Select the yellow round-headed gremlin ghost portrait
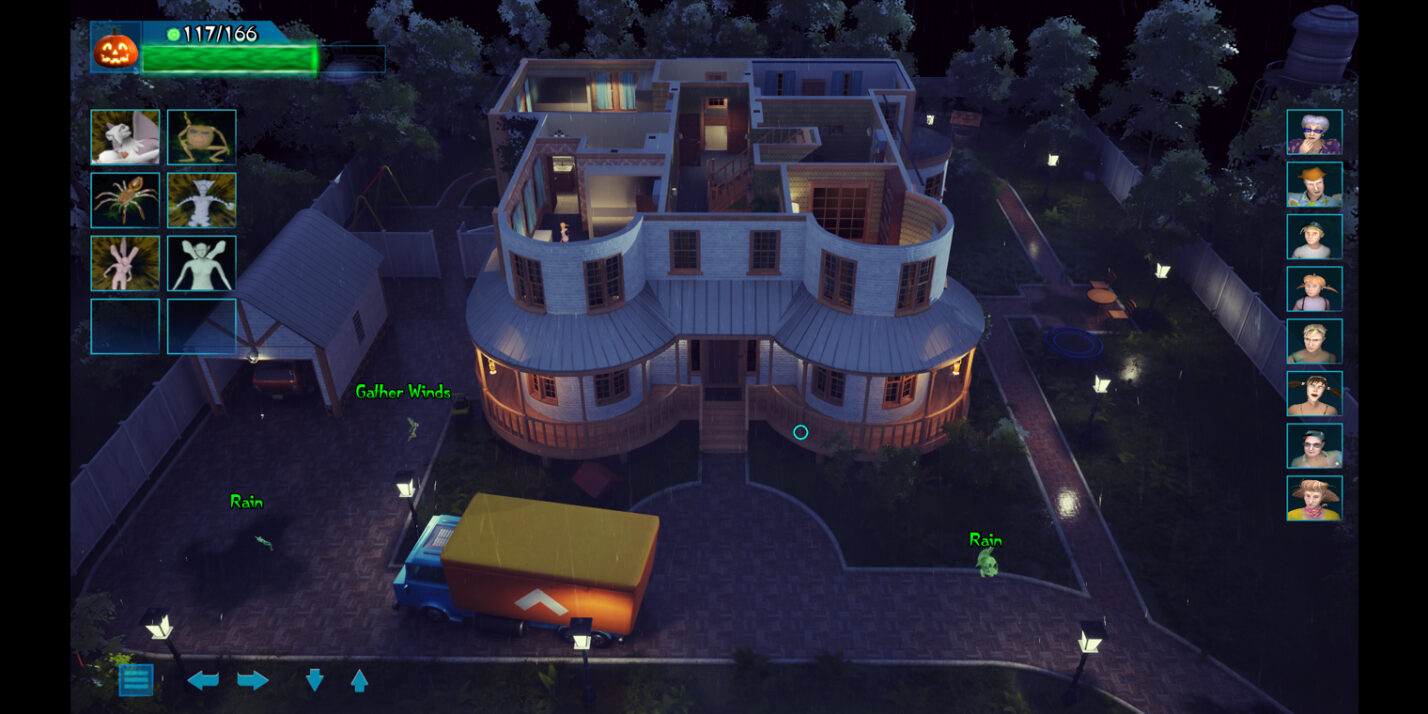 202,137
